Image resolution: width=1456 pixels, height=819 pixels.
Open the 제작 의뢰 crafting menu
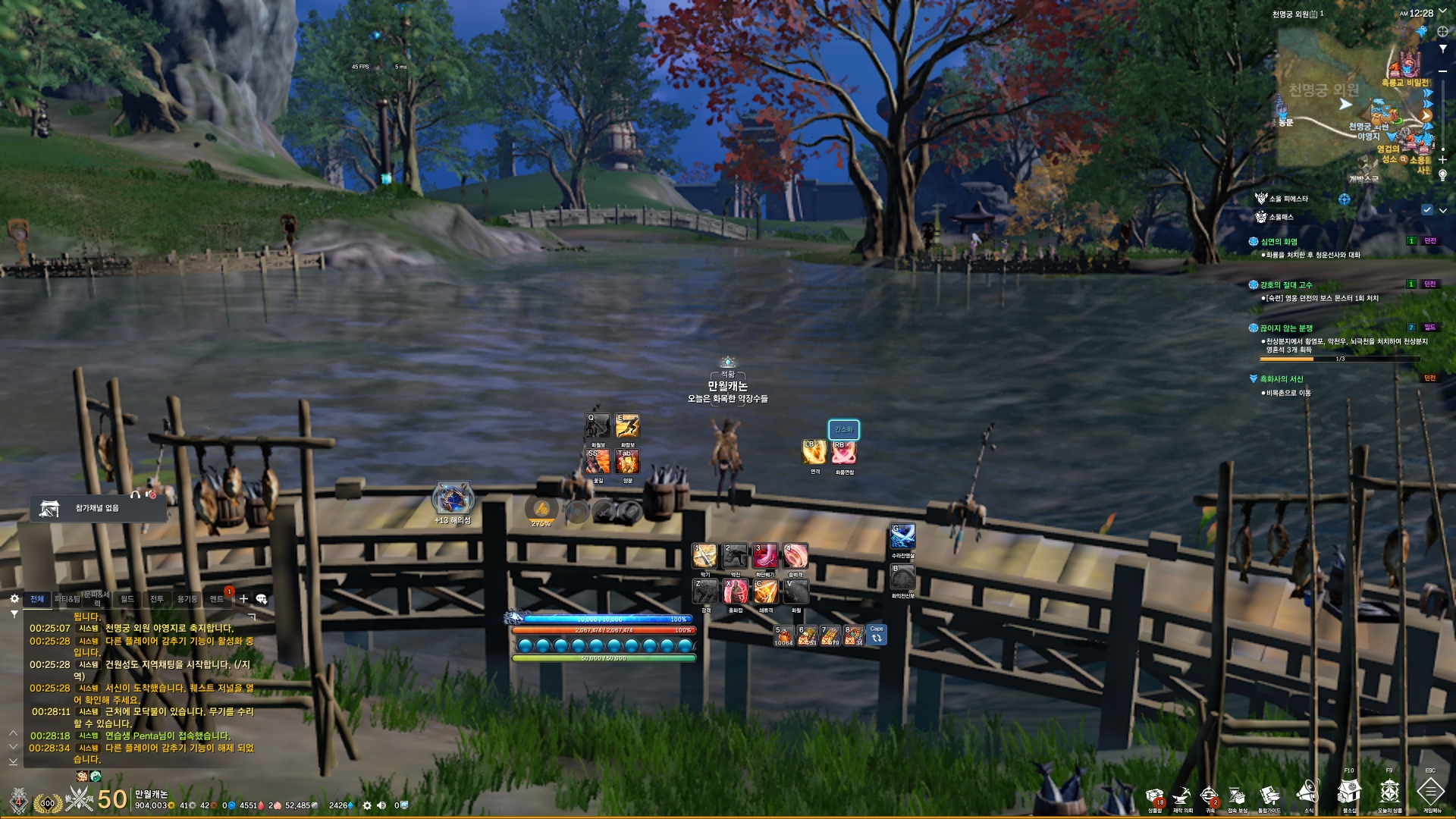(1182, 796)
